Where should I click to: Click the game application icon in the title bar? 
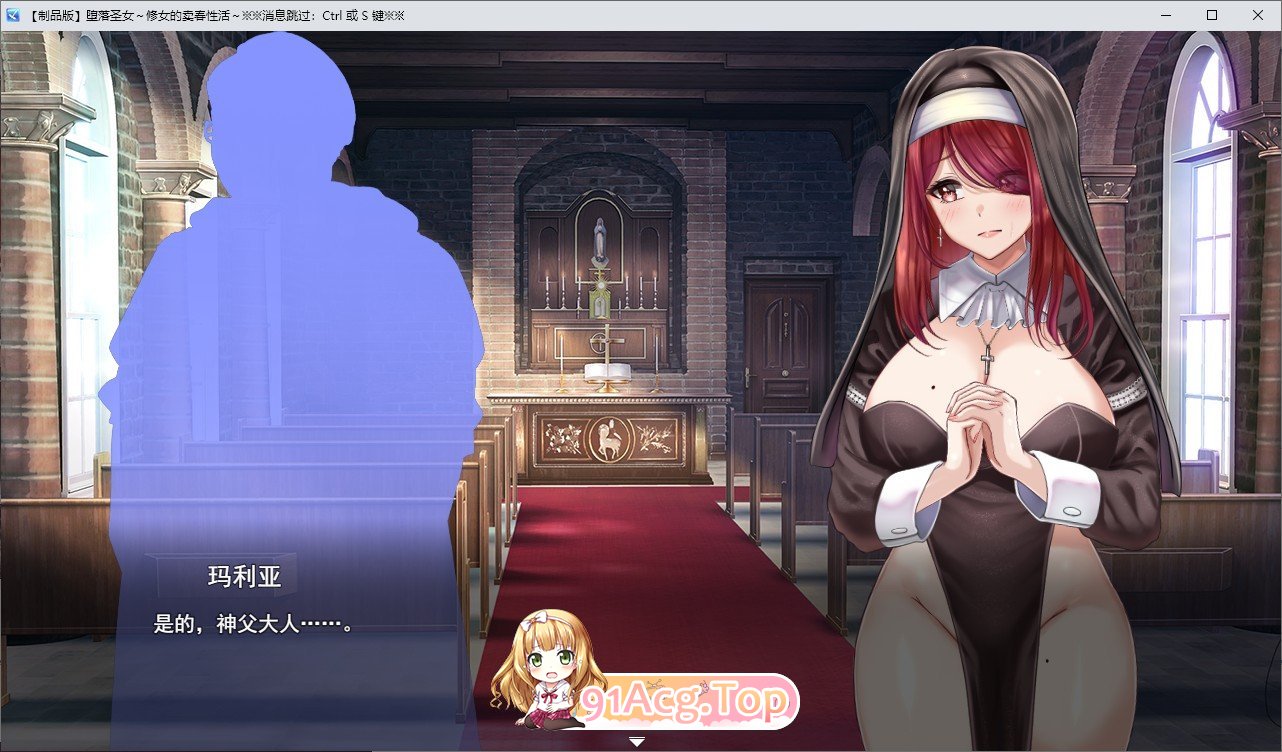(x=14, y=14)
